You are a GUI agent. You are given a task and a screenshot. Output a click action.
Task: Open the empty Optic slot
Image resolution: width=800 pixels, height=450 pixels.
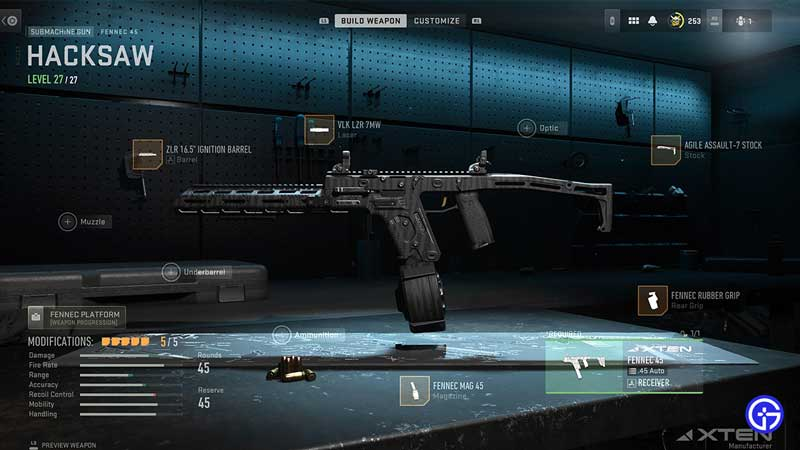point(527,127)
